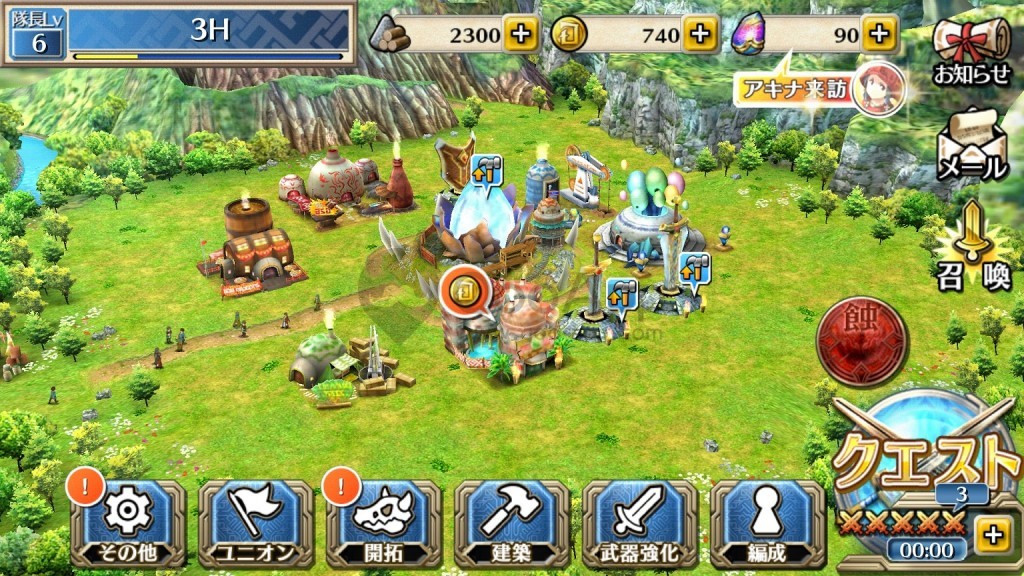Open the 建築 (Build) menu

pyautogui.click(x=511, y=523)
